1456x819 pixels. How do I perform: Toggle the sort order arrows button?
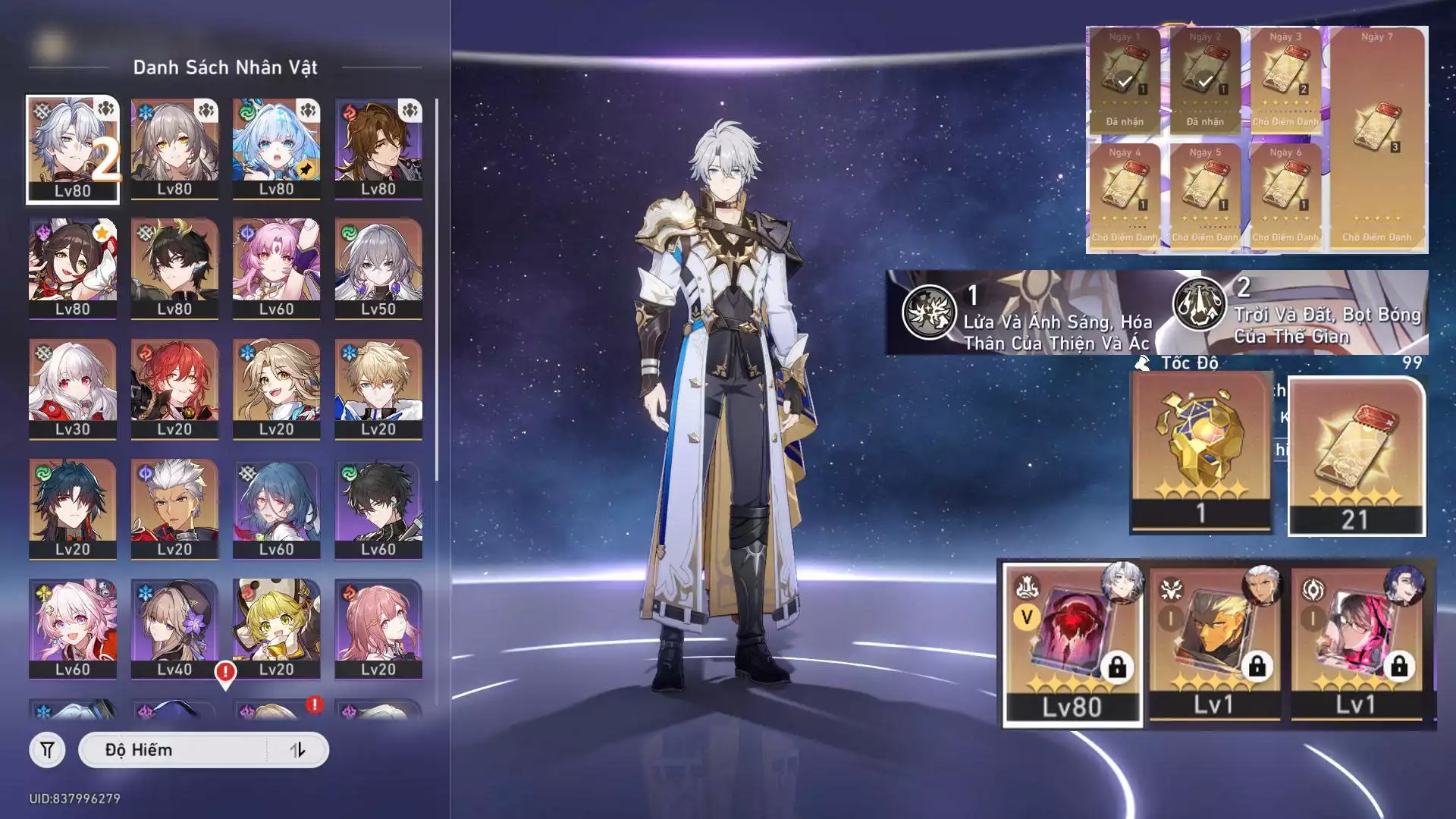click(x=297, y=750)
